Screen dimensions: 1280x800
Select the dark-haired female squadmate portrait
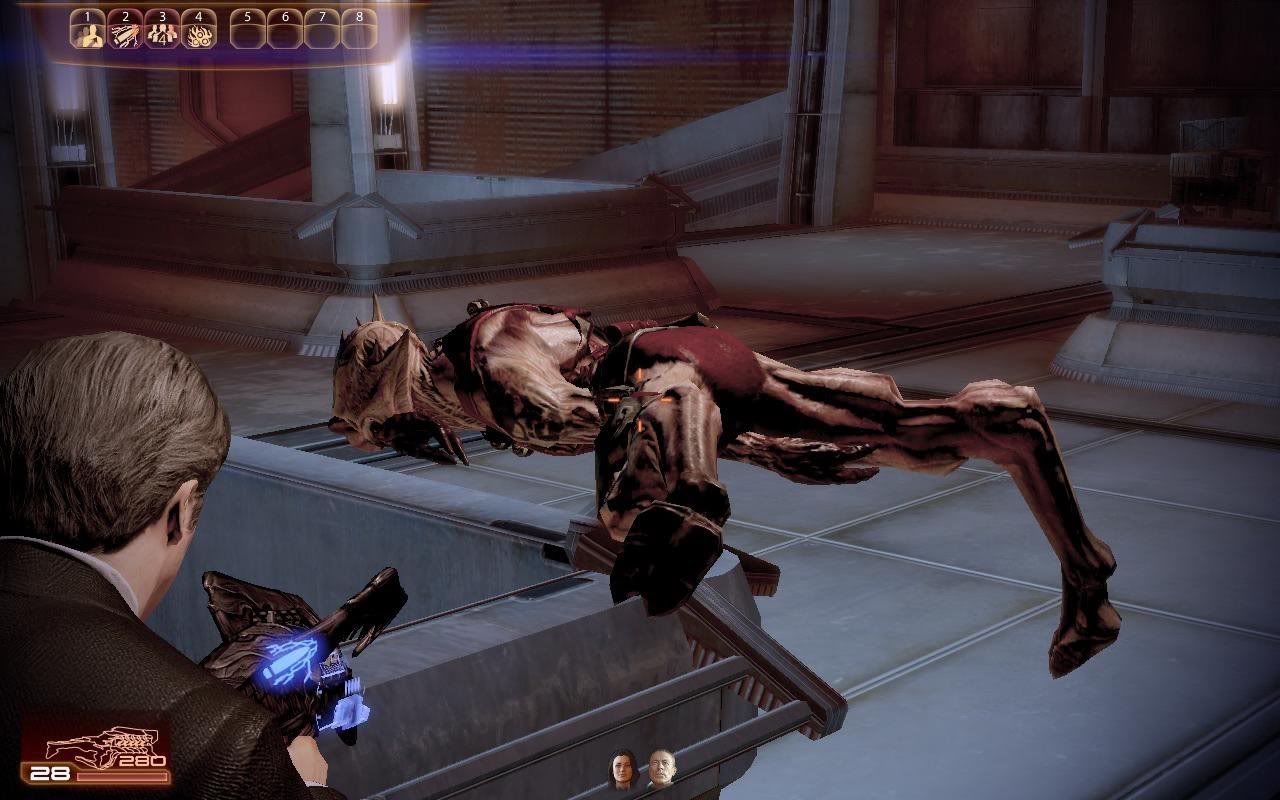point(624,768)
